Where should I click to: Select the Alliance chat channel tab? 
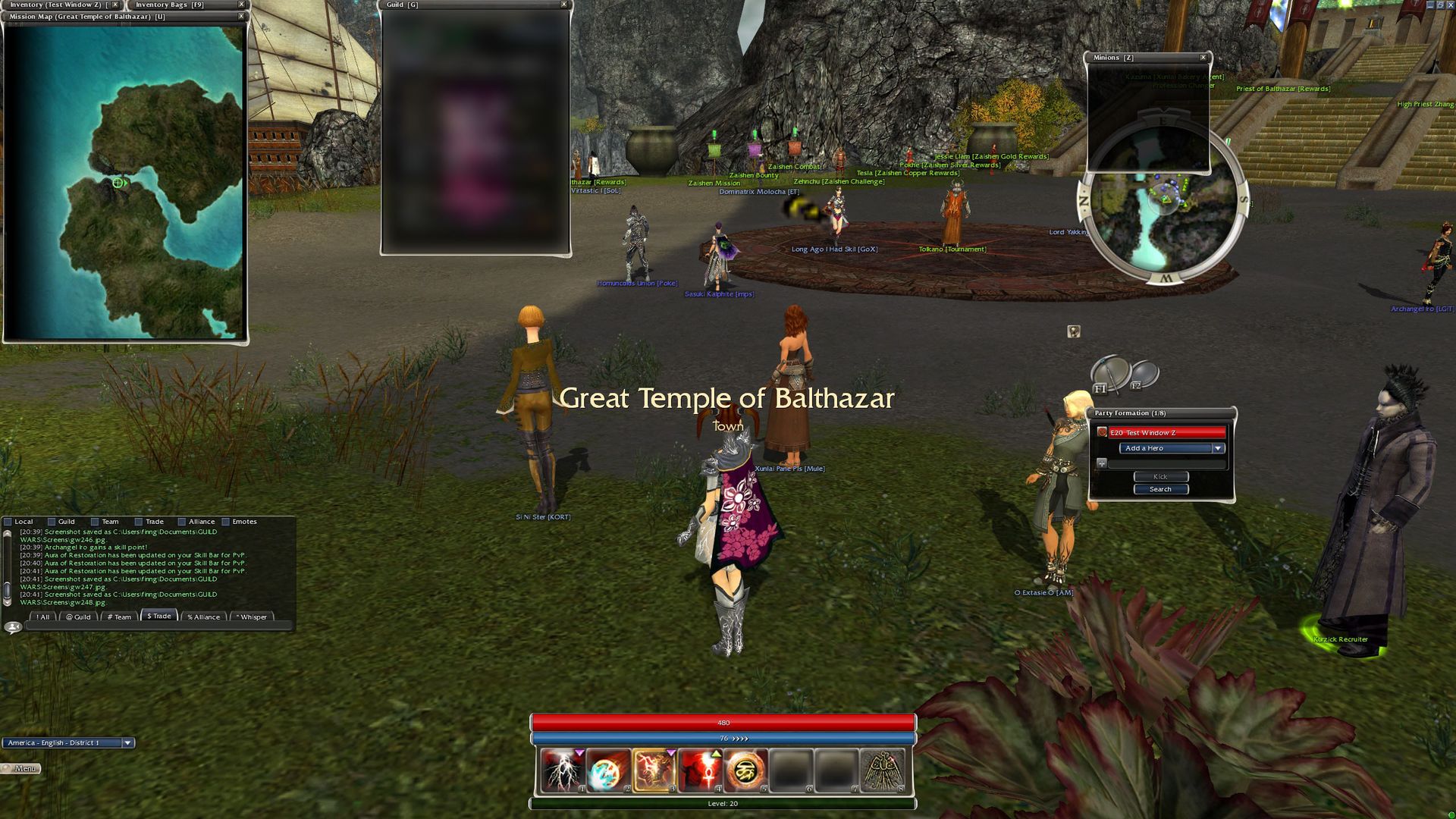(x=204, y=617)
